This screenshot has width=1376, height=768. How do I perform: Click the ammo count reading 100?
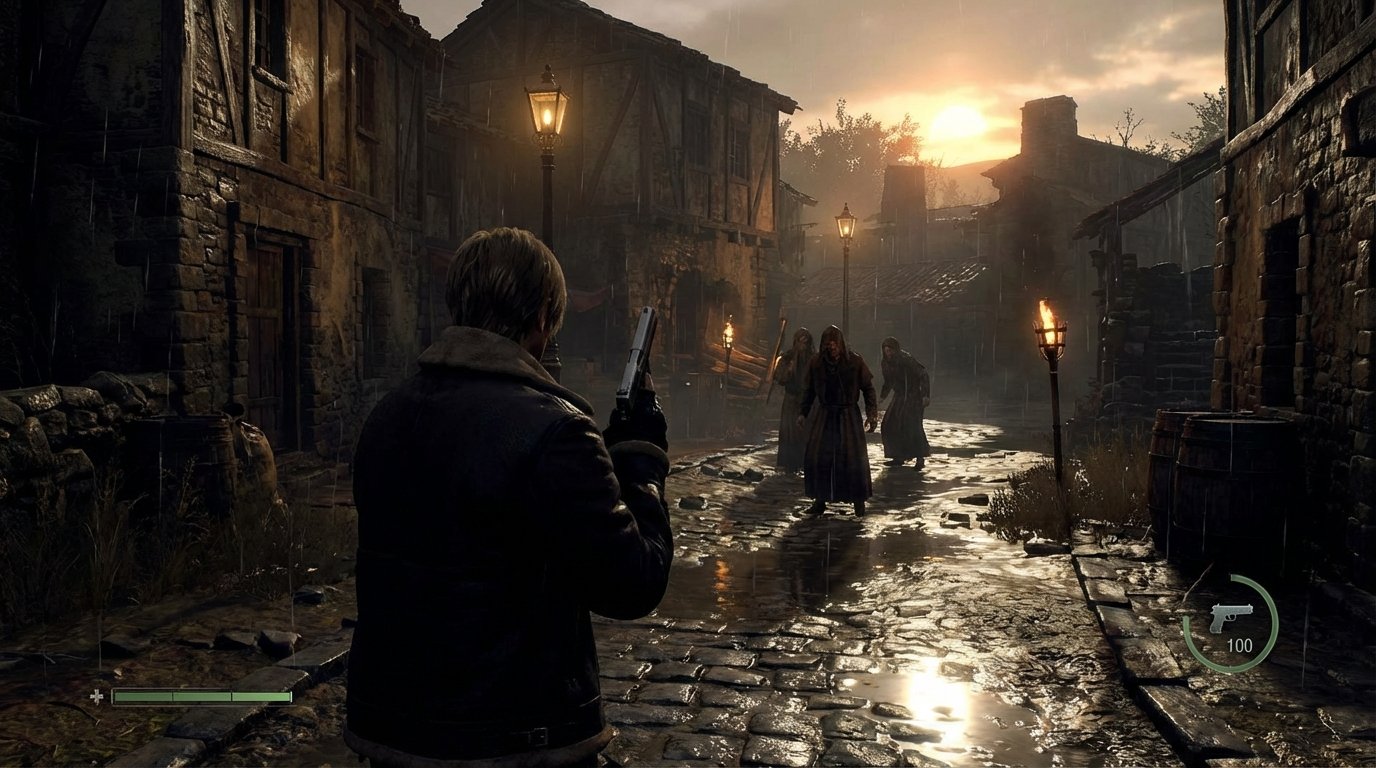[x=1240, y=645]
